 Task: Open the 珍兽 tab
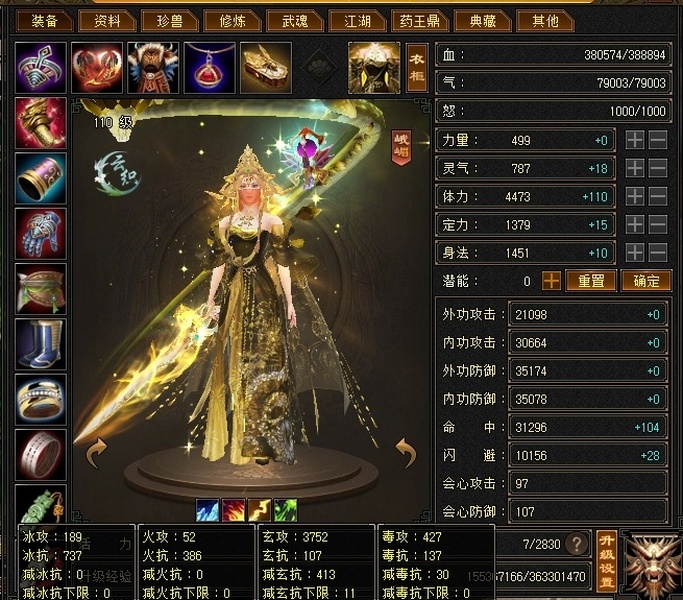coord(164,20)
